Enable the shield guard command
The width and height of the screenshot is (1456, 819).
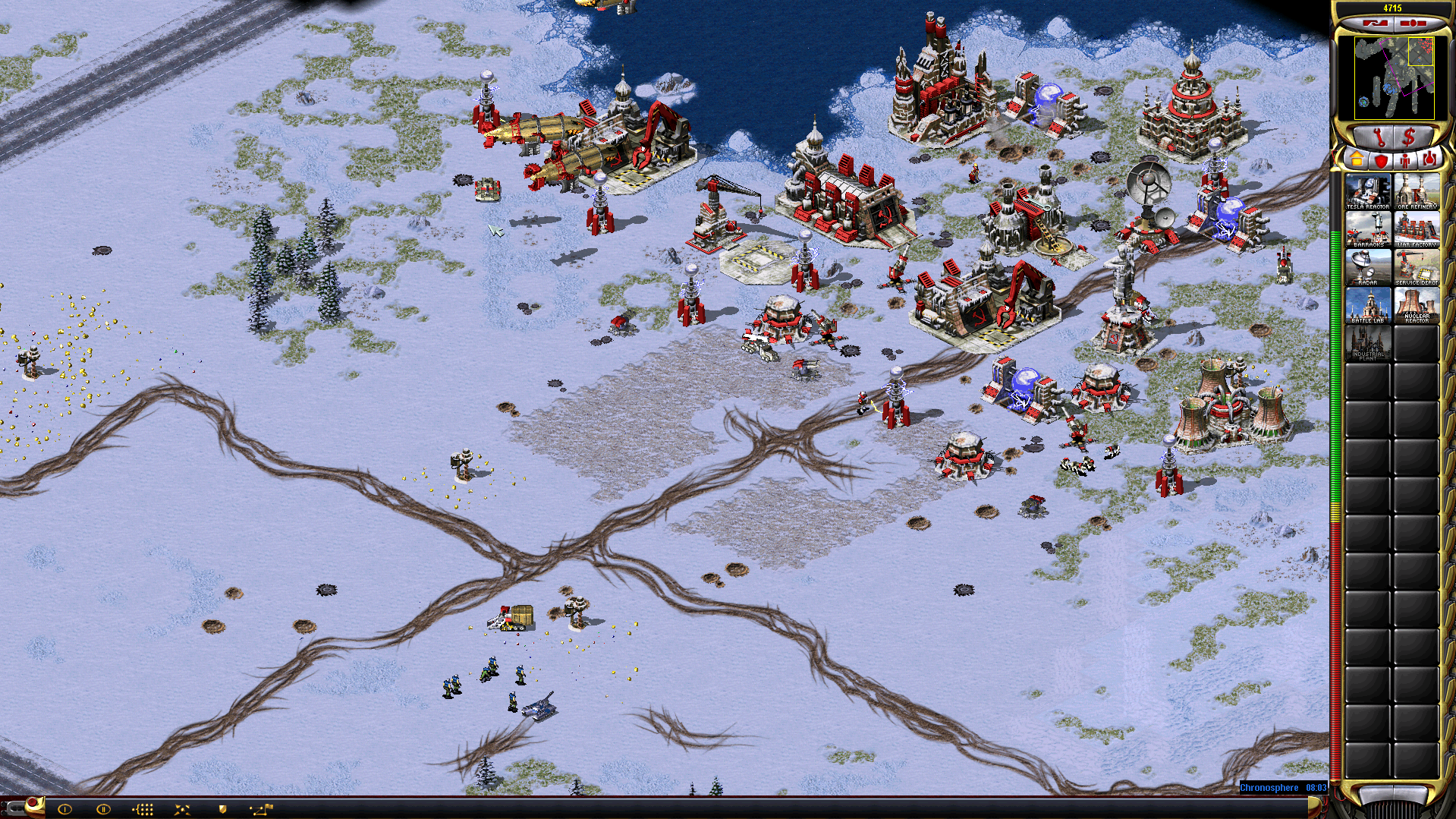pos(222,809)
